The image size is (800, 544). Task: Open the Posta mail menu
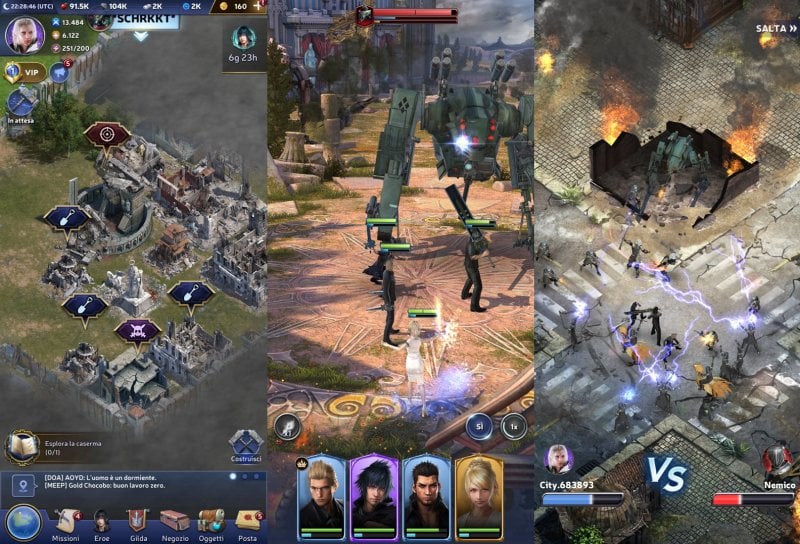pyautogui.click(x=247, y=522)
